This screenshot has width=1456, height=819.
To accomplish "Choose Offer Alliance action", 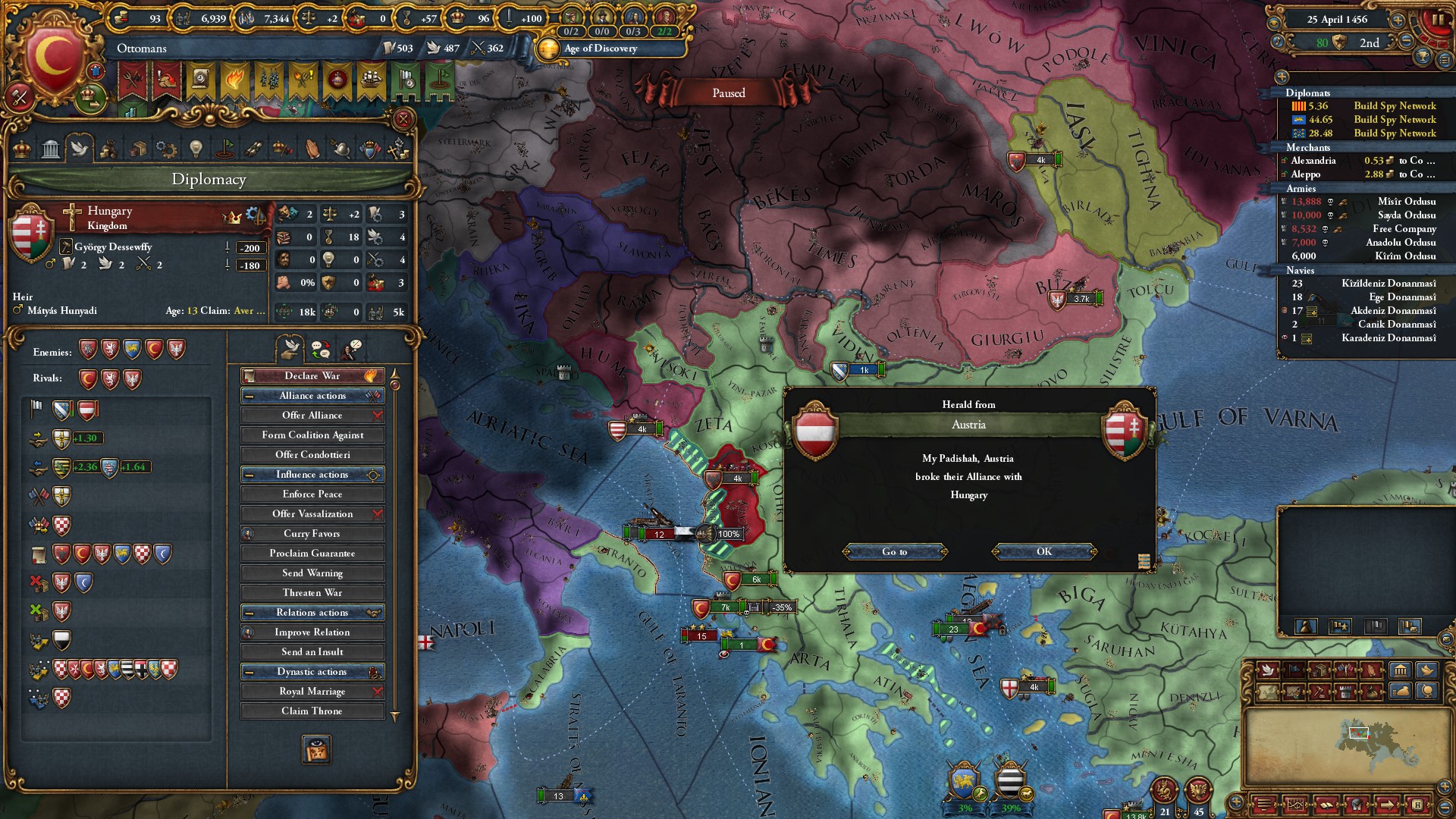I will (x=312, y=415).
